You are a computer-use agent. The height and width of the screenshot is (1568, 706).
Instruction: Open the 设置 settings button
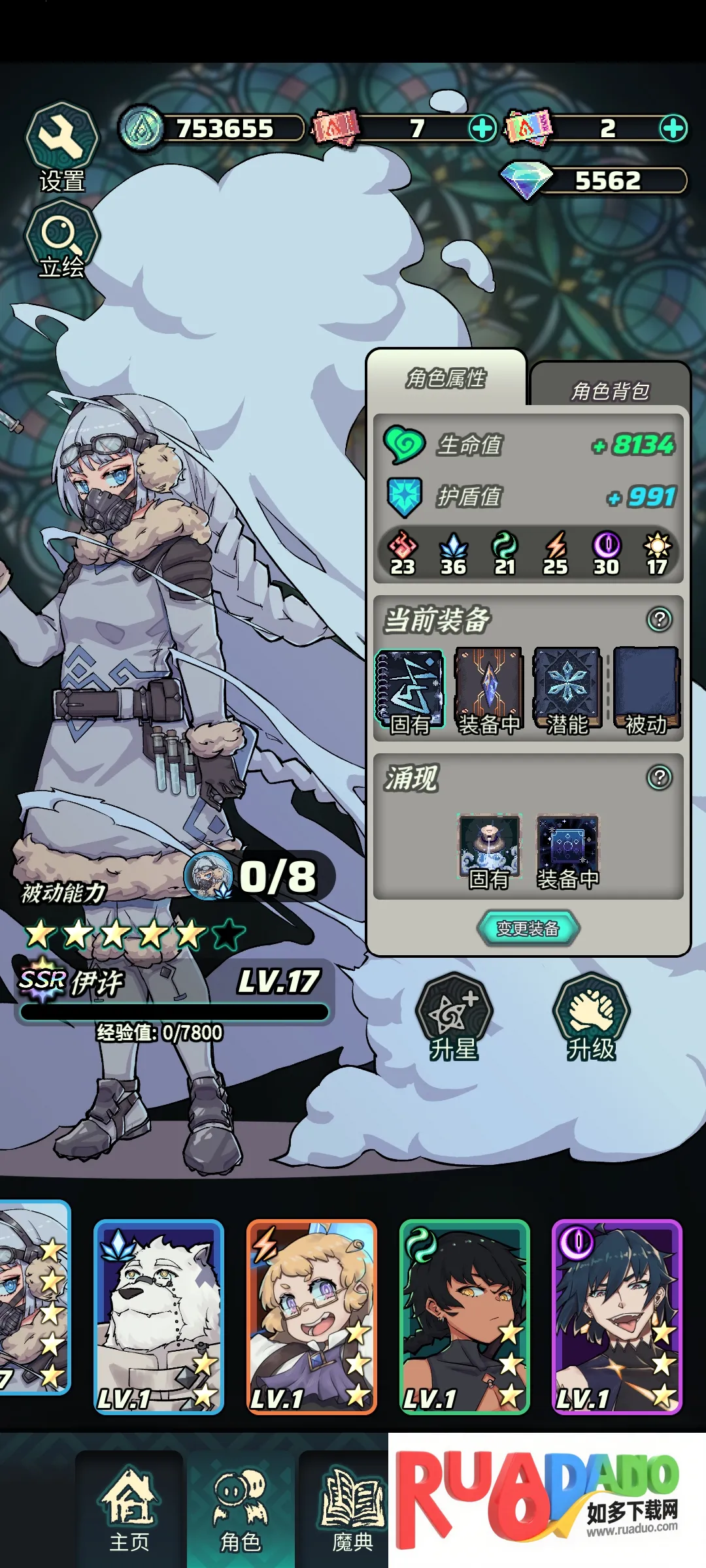pyautogui.click(x=61, y=146)
